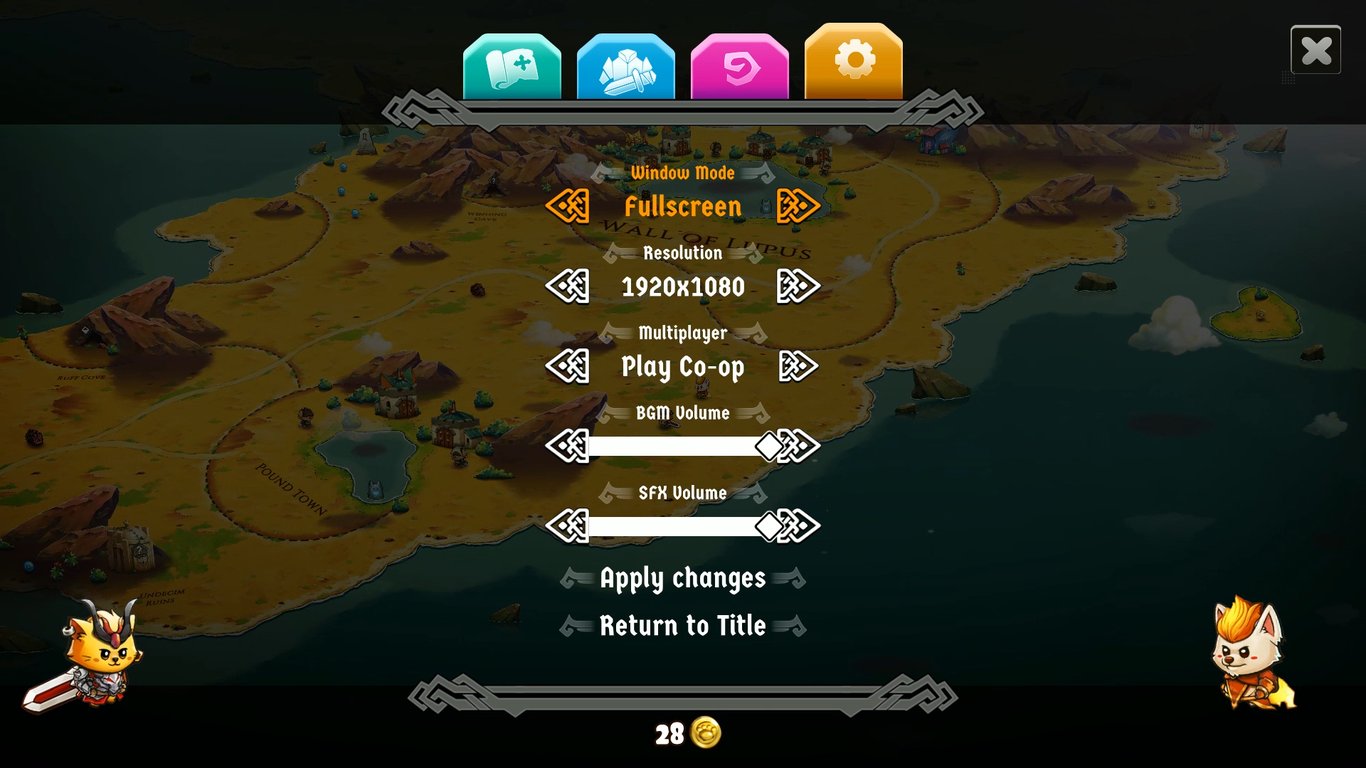This screenshot has width=1366, height=768.
Task: Open the pink magic menu icon
Action: 740,63
